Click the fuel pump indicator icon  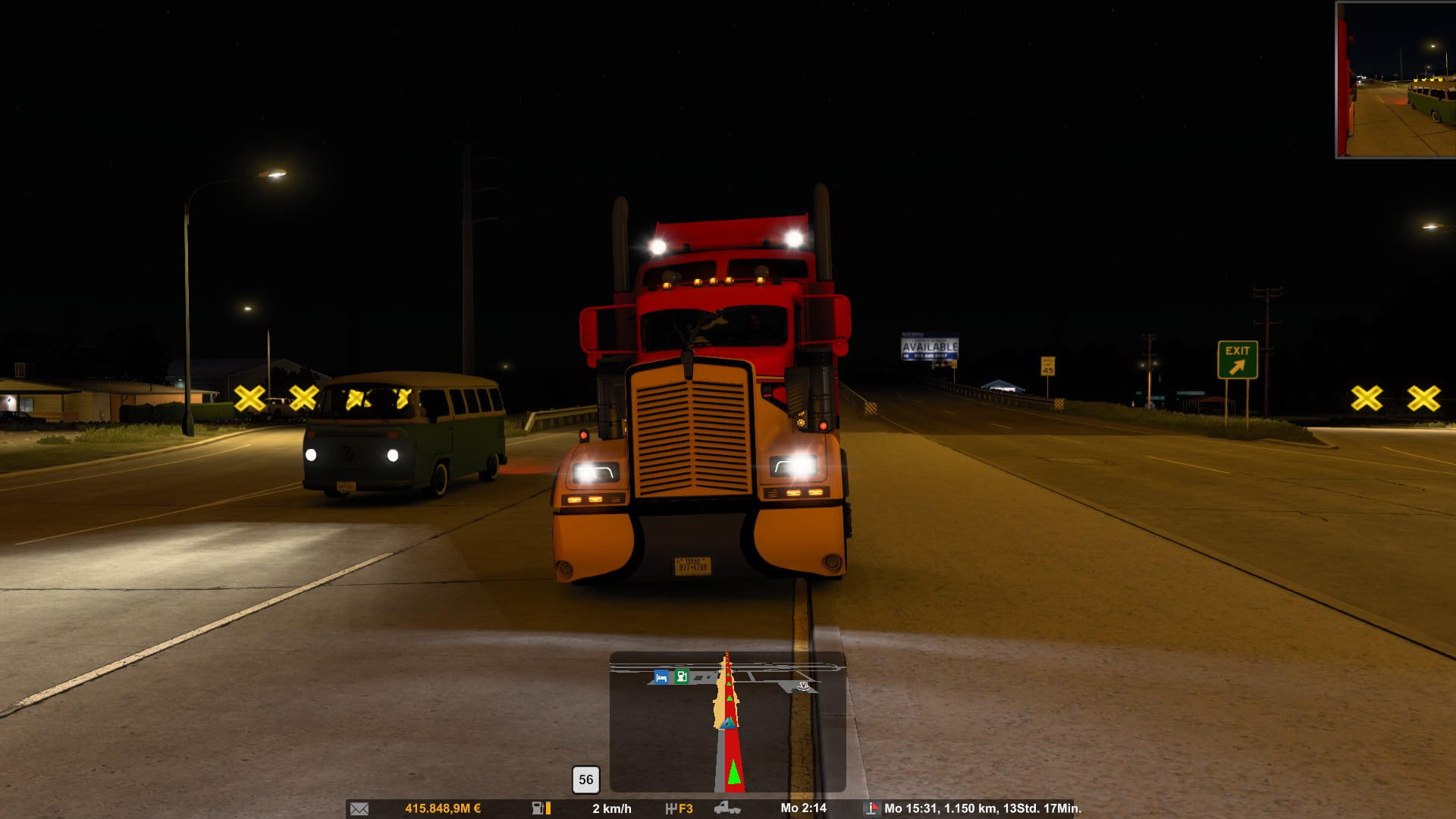tap(539, 808)
